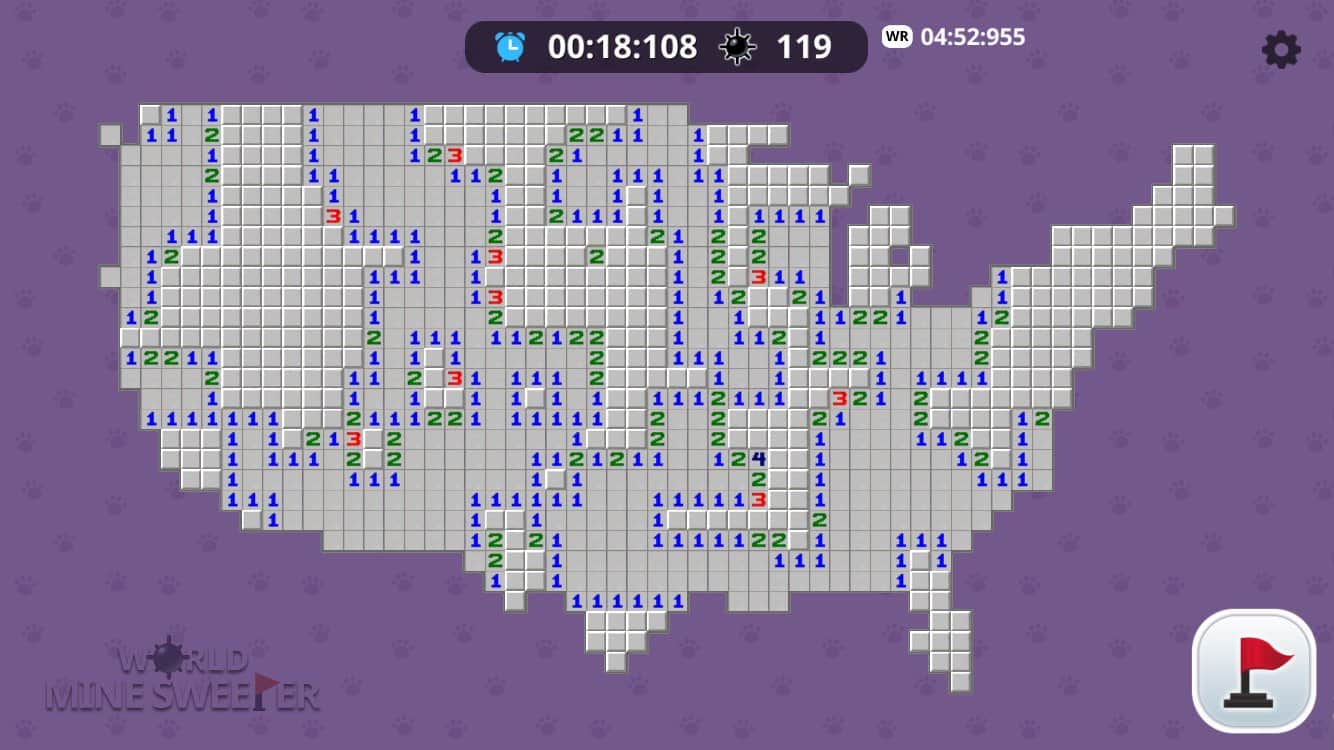The height and width of the screenshot is (750, 1334).
Task: Click the black mine counter icon
Action: (x=738, y=45)
